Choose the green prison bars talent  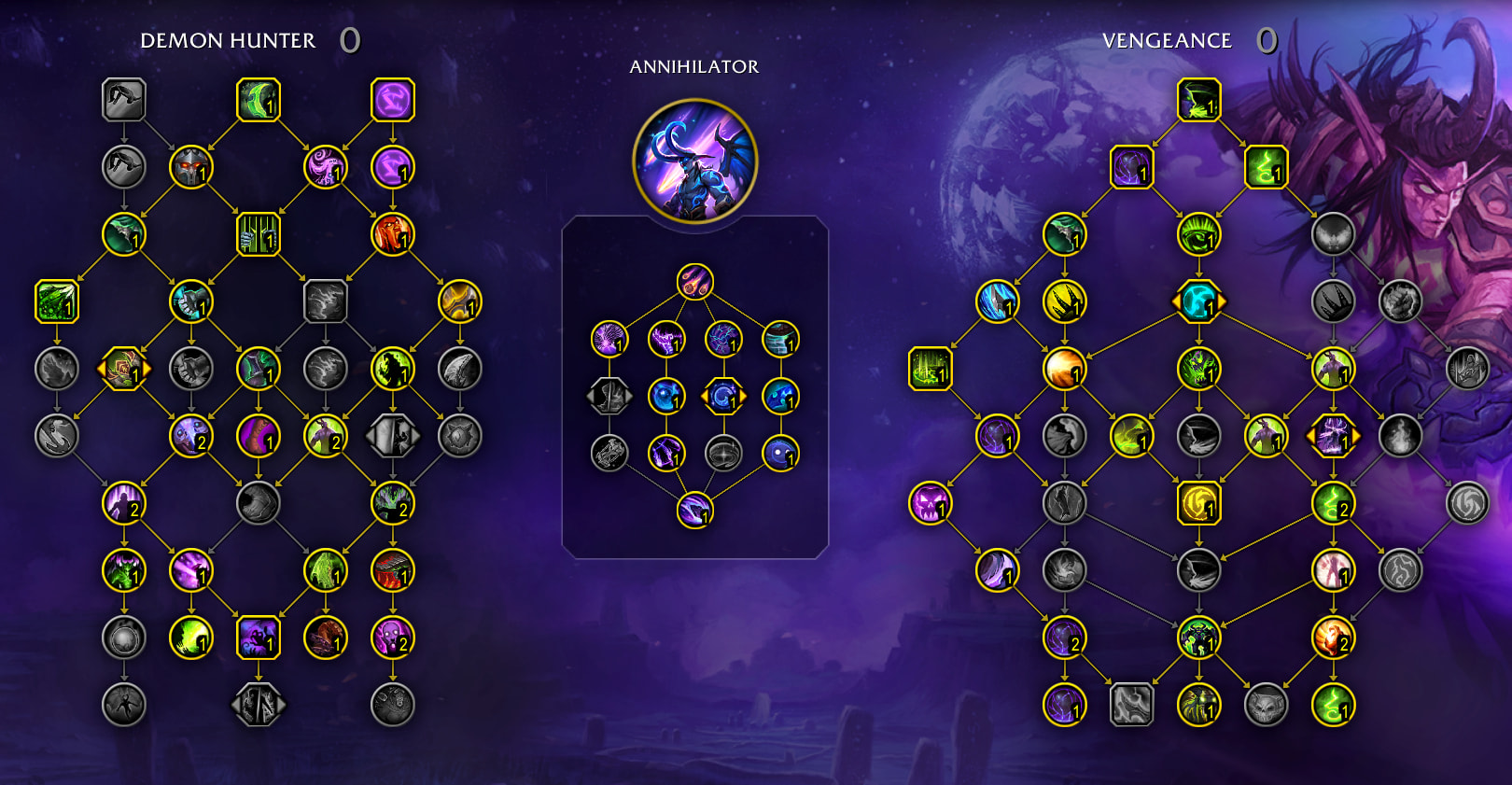pos(259,234)
